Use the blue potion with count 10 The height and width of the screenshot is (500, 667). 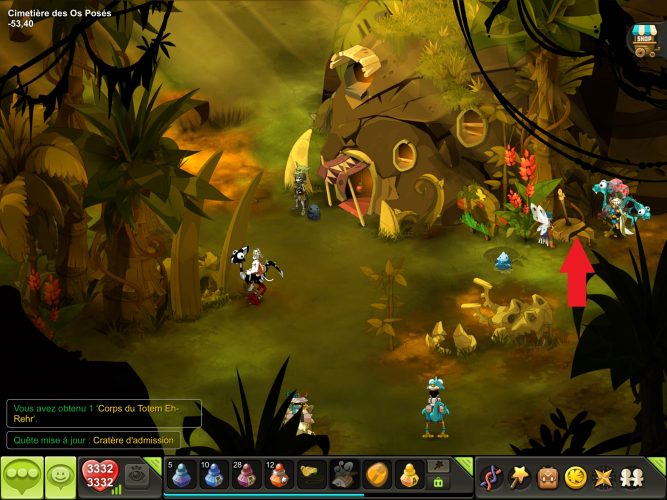tap(213, 473)
